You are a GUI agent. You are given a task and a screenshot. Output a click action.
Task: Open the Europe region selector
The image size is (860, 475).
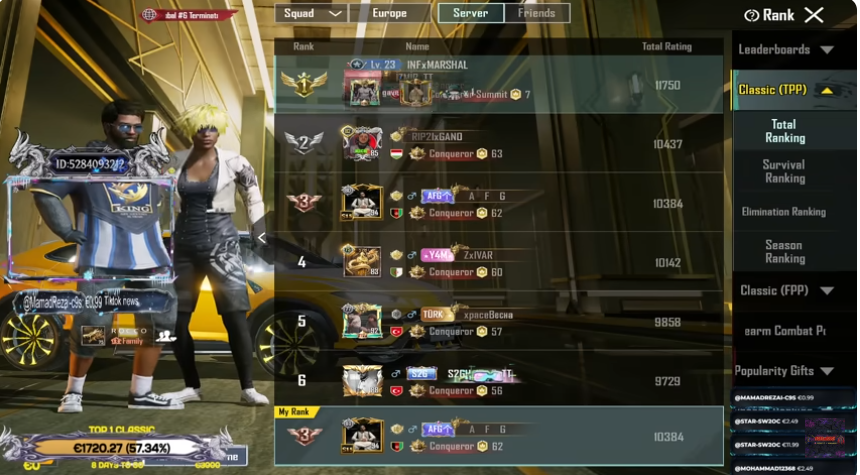point(388,13)
